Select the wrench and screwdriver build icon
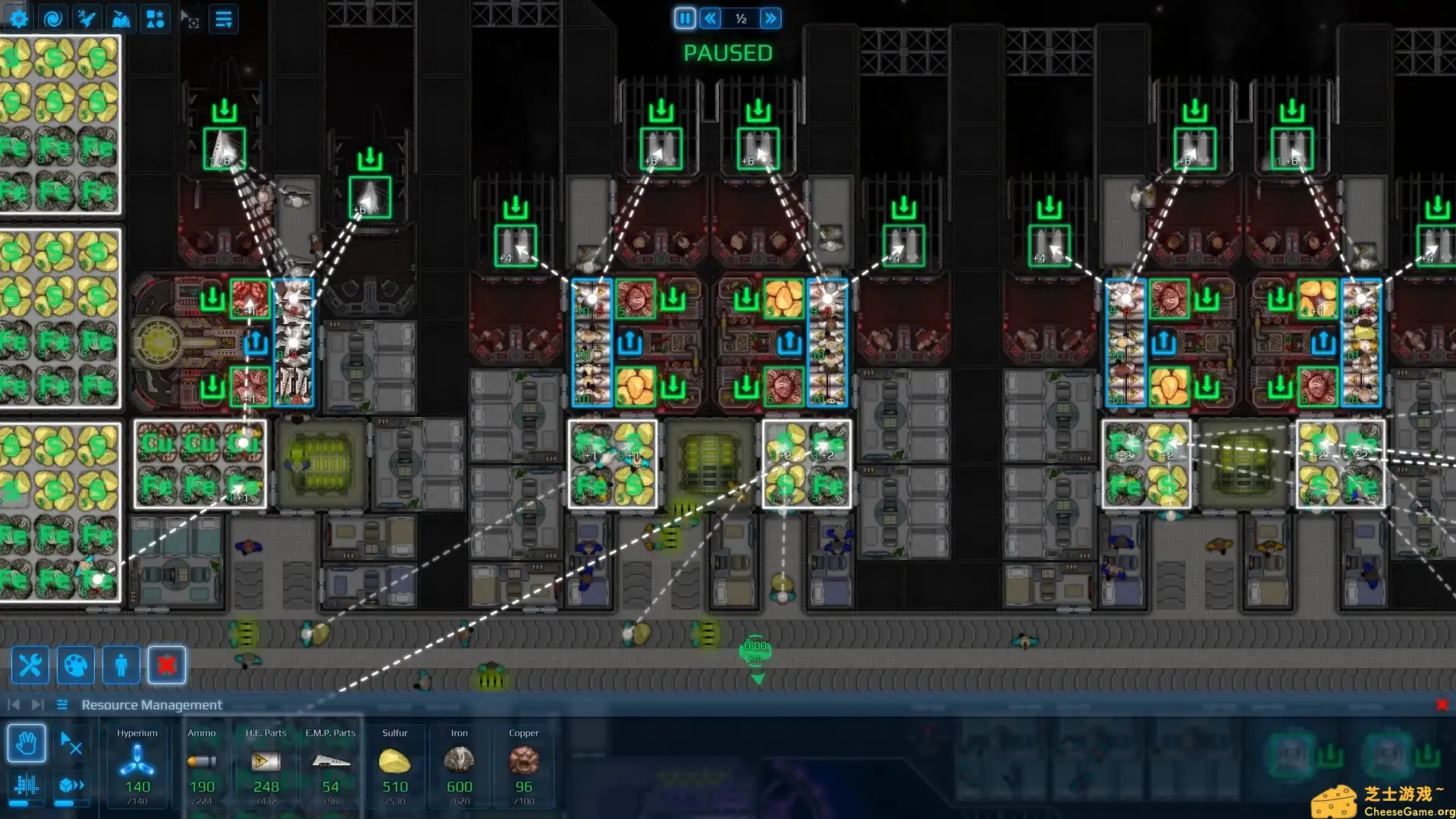The width and height of the screenshot is (1456, 819). [30, 665]
